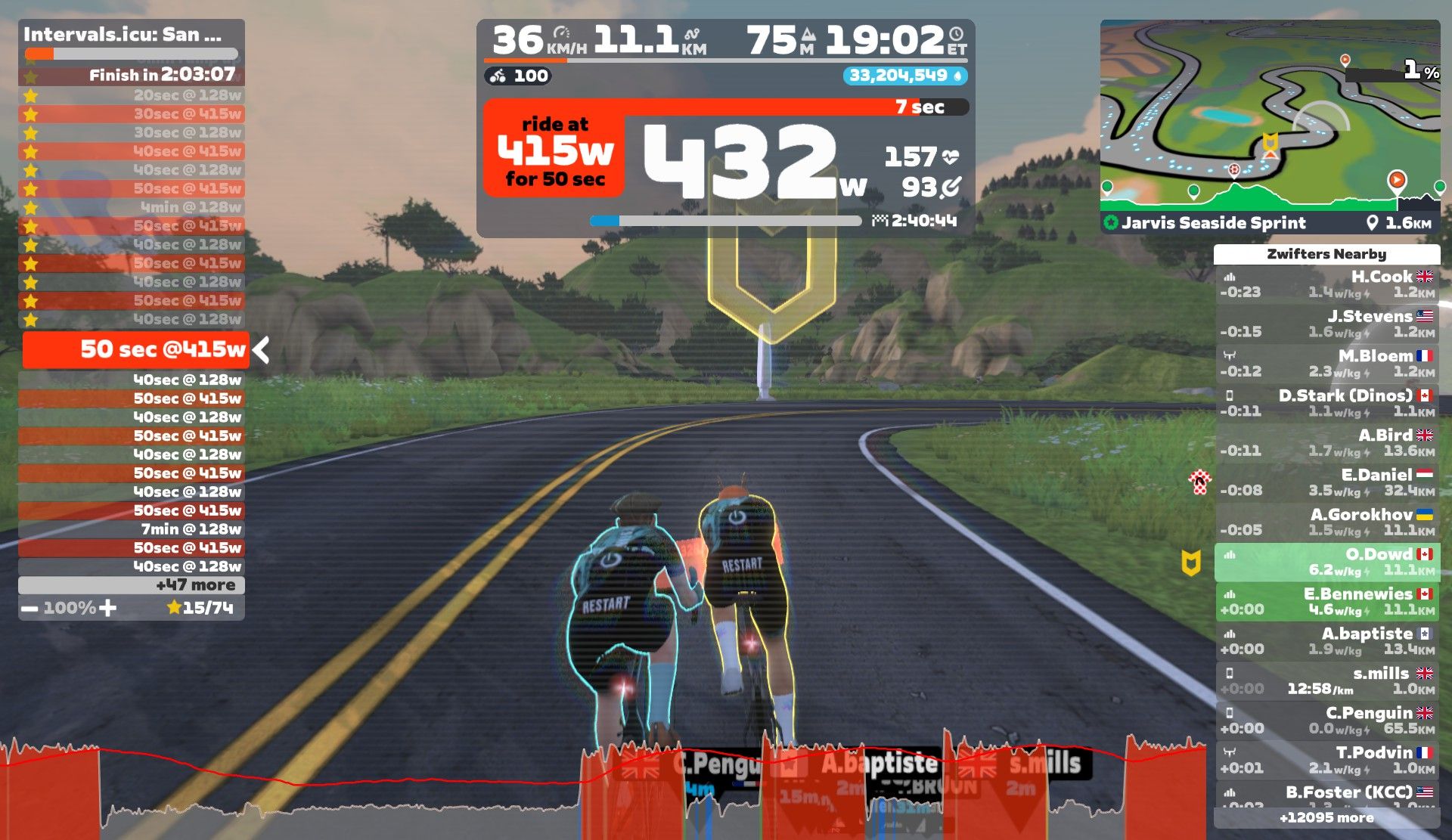This screenshot has height=840, width=1452.
Task: Pick s.mills from the nearby list
Action: [1327, 681]
